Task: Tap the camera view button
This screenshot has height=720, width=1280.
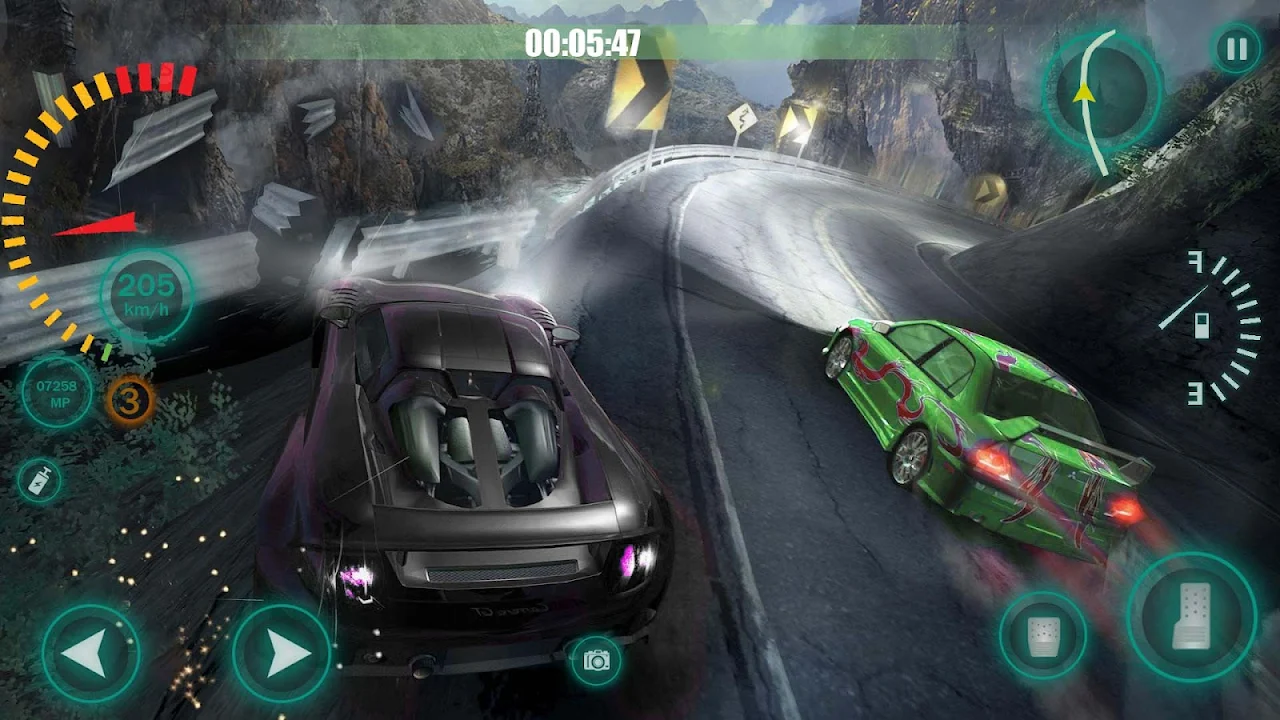Action: [597, 660]
